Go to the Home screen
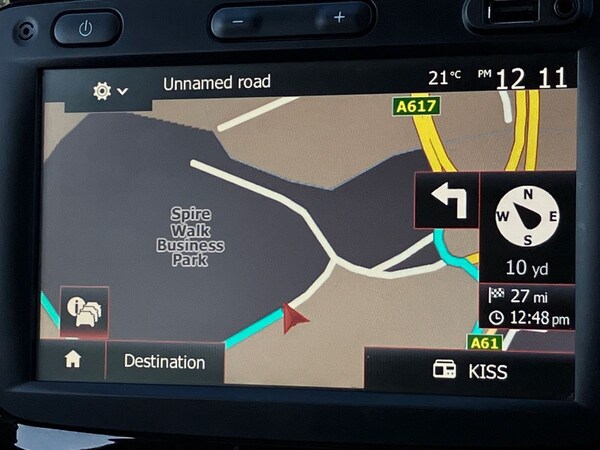Screen dimensions: 600x450 pyautogui.click(x=73, y=361)
